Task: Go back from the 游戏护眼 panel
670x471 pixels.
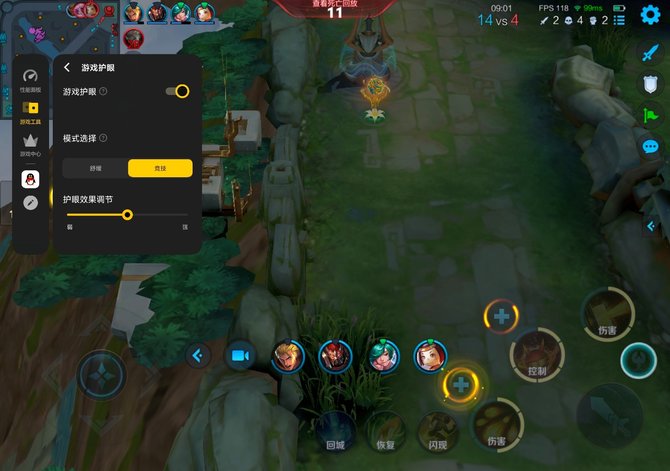Action: click(x=67, y=68)
